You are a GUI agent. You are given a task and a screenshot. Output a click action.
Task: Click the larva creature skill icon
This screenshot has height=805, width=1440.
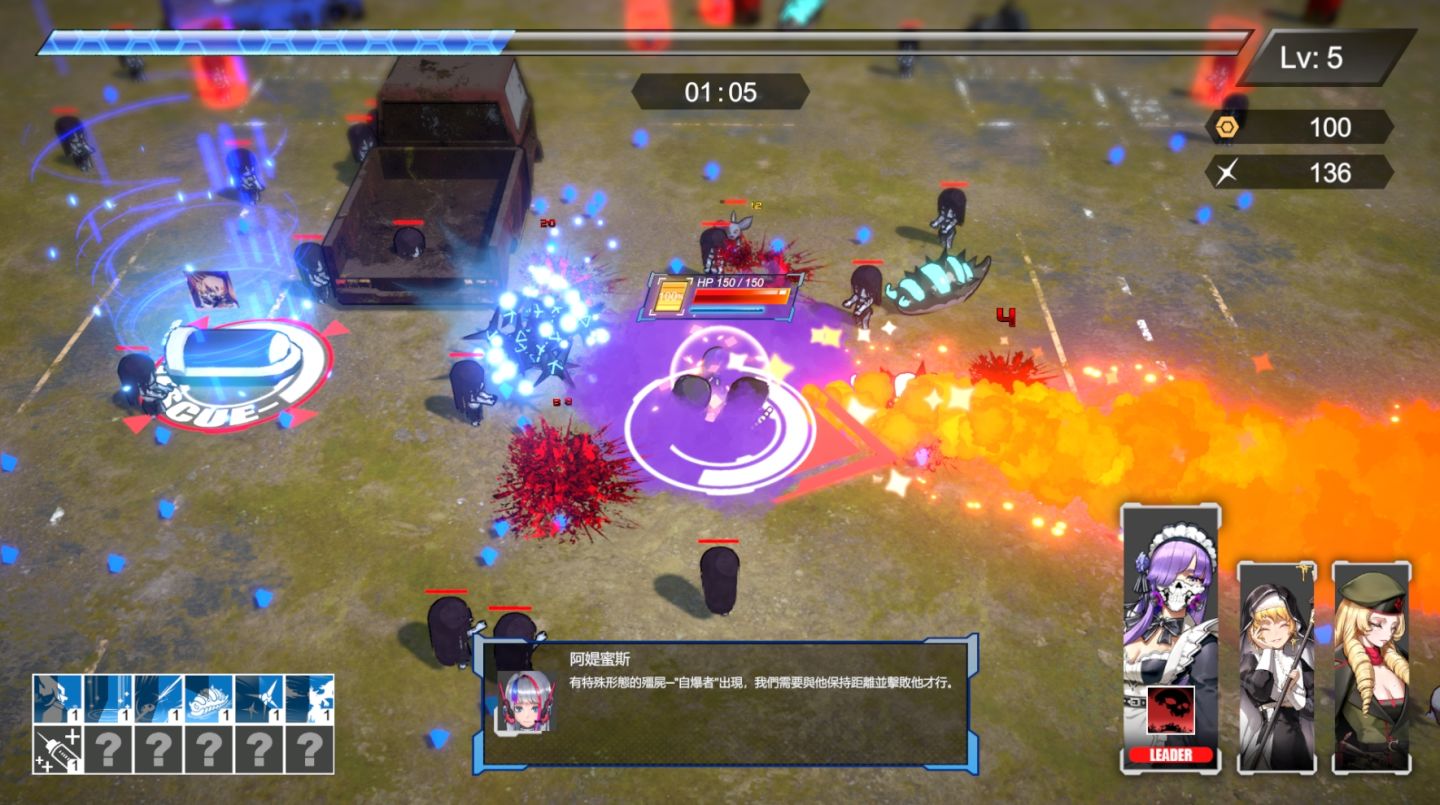click(x=209, y=699)
